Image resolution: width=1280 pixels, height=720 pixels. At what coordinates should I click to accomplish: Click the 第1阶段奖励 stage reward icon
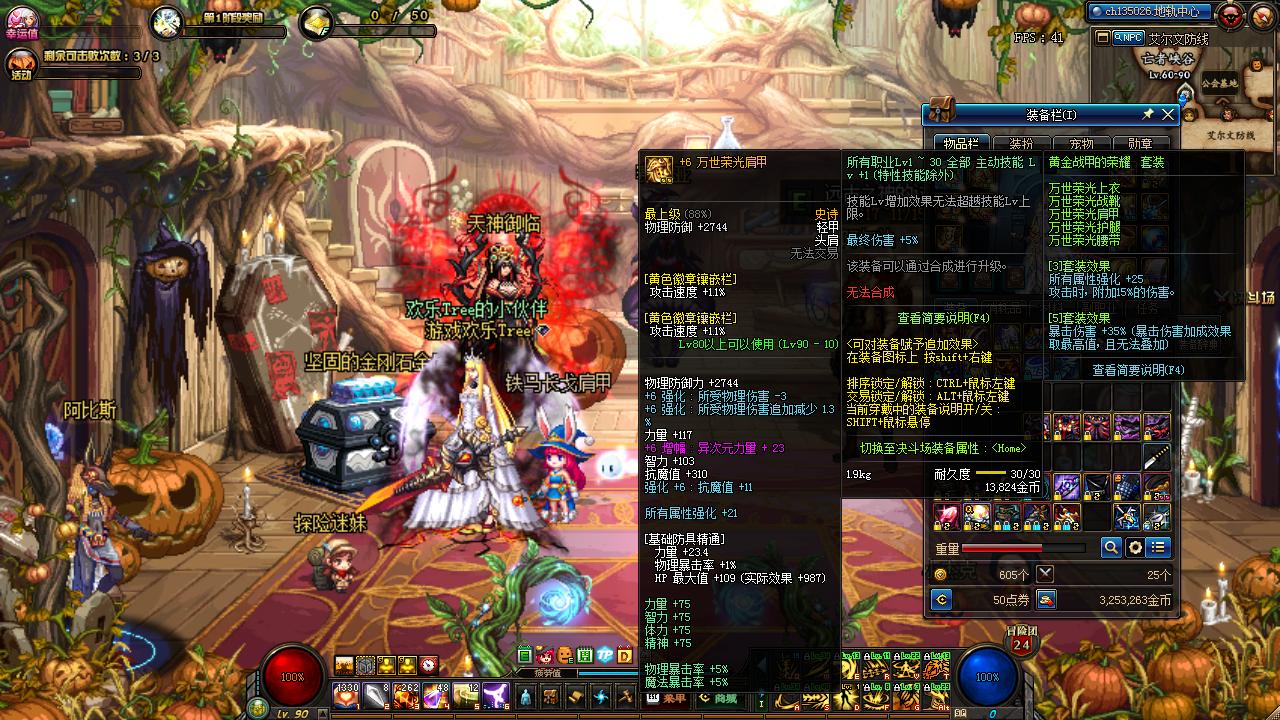point(167,22)
